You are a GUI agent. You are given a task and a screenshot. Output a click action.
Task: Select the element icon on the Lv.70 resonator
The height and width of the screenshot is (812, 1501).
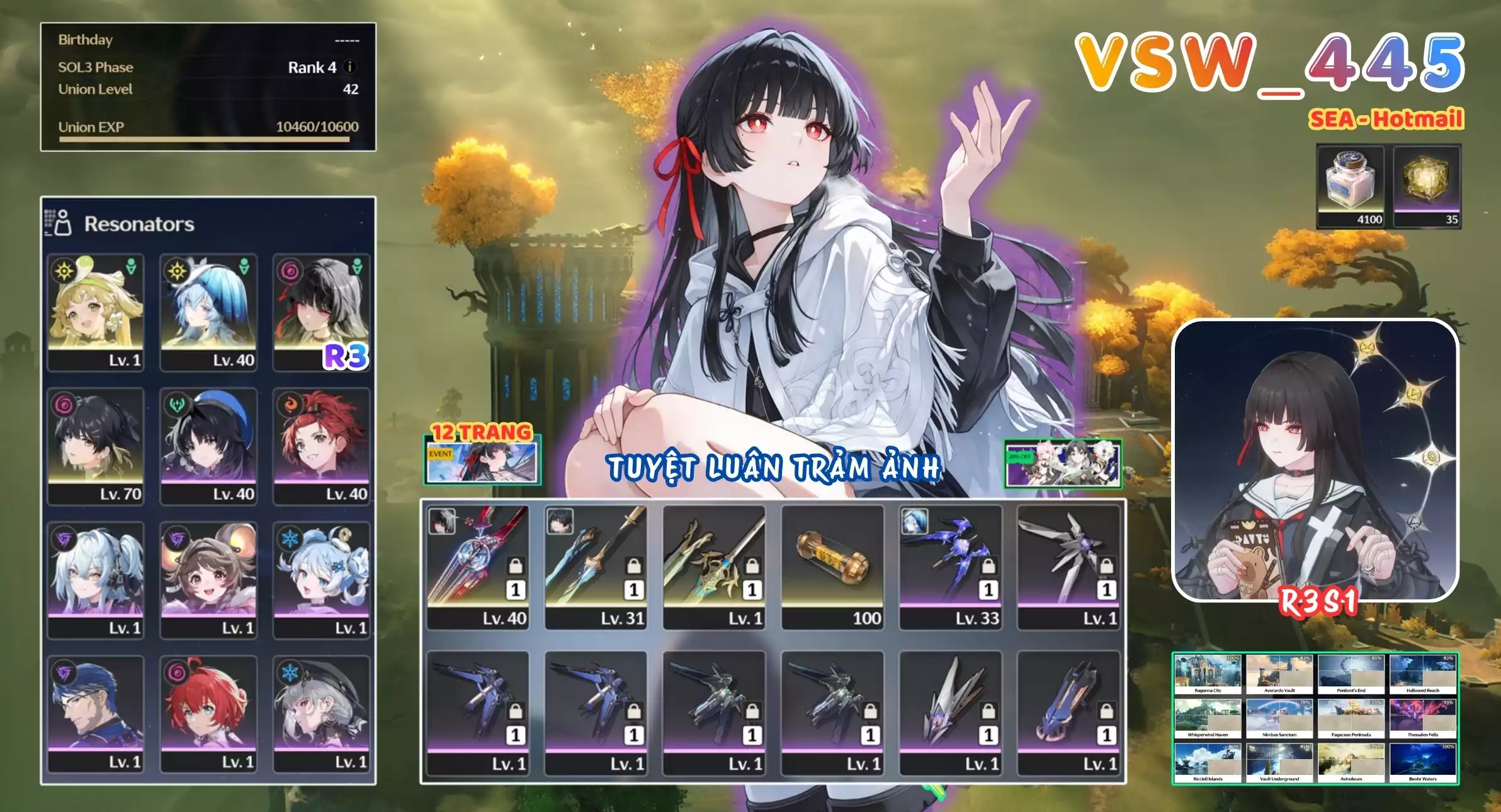click(x=64, y=404)
